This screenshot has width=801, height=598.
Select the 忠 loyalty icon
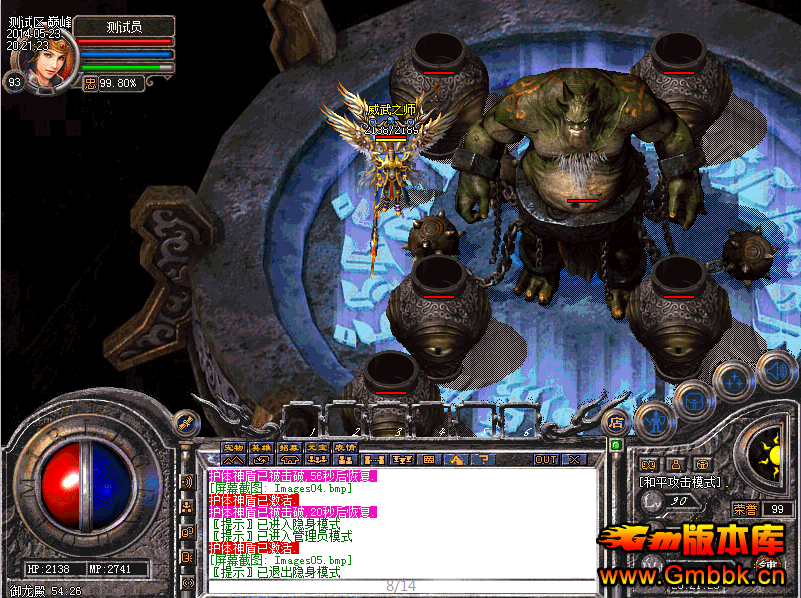tap(90, 83)
